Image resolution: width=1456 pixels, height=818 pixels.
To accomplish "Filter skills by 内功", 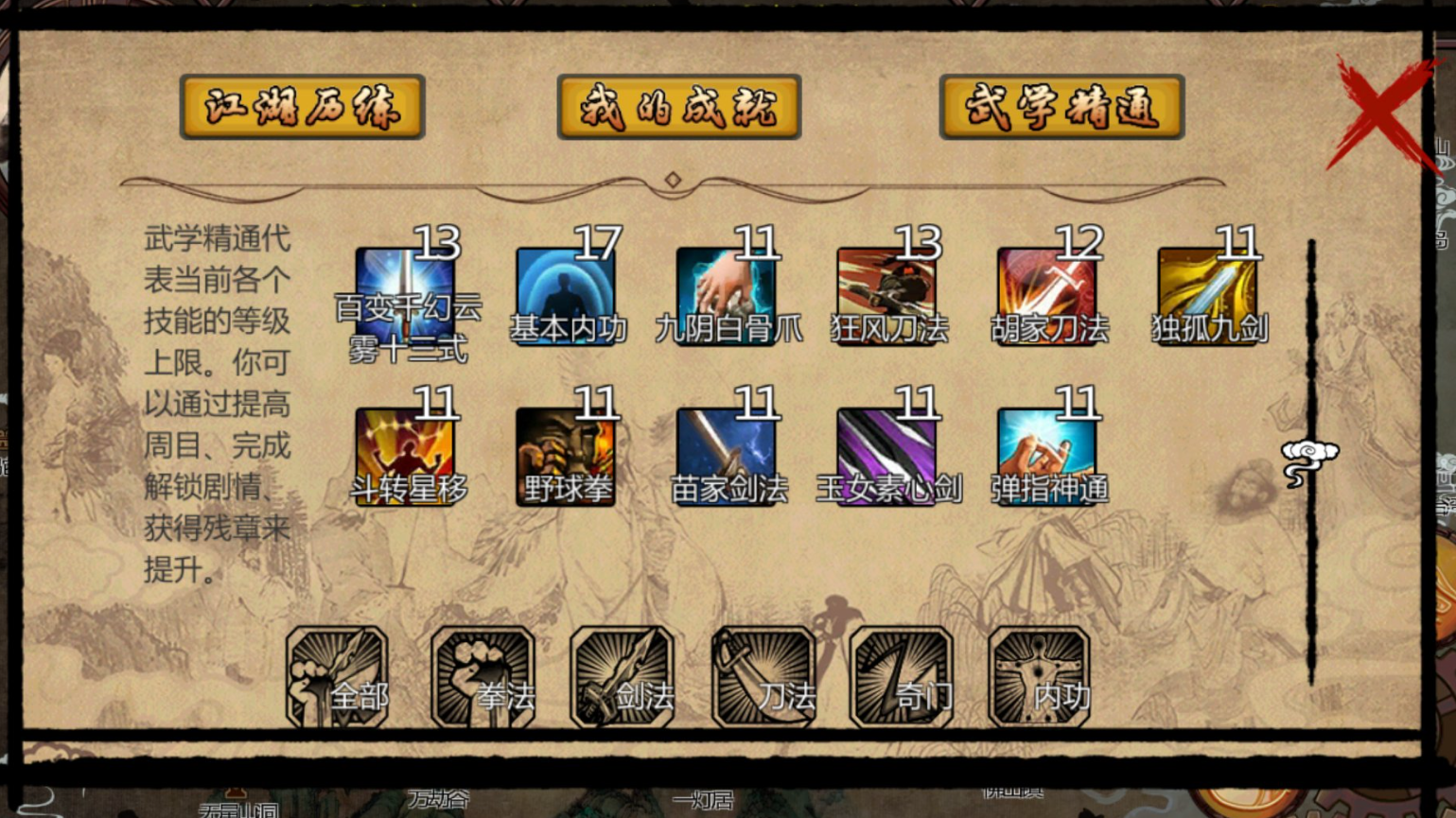I will coord(1040,677).
